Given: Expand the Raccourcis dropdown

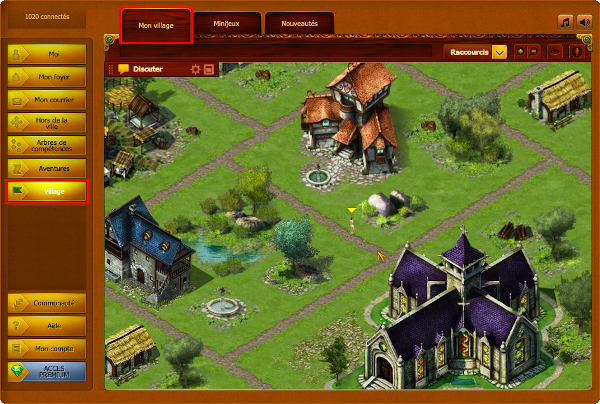Looking at the screenshot, I should 499,51.
